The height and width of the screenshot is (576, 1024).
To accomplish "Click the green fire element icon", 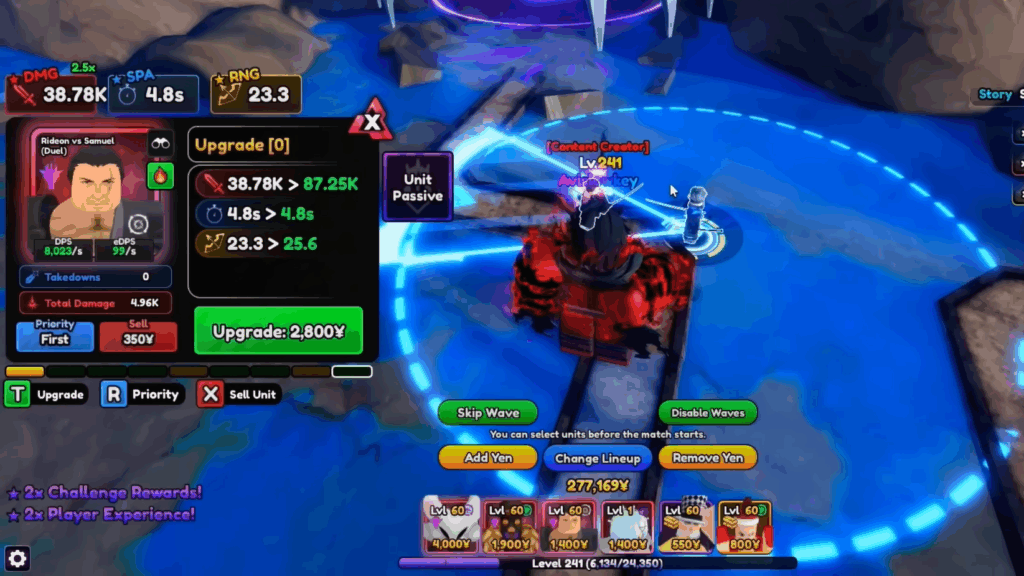I will coord(160,176).
